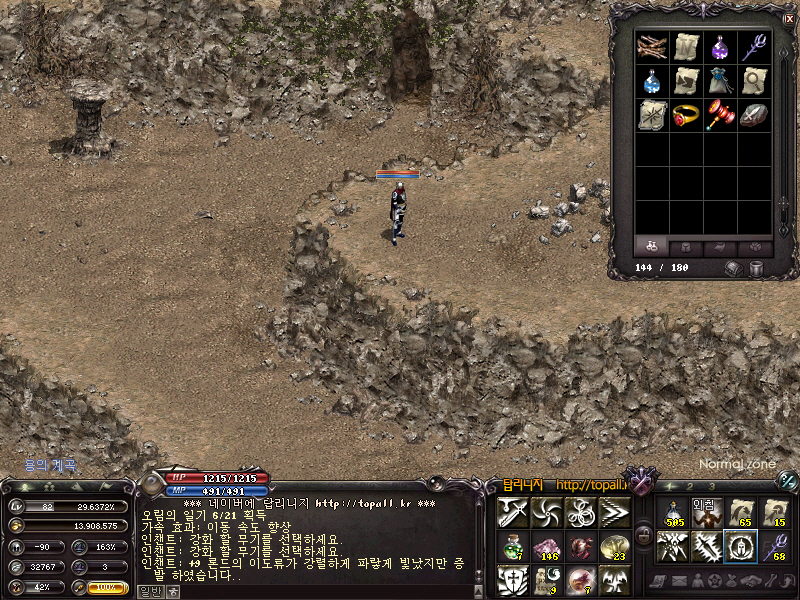The image size is (800, 600).
Task: Select the purple potion in inventory
Action: coord(720,47)
